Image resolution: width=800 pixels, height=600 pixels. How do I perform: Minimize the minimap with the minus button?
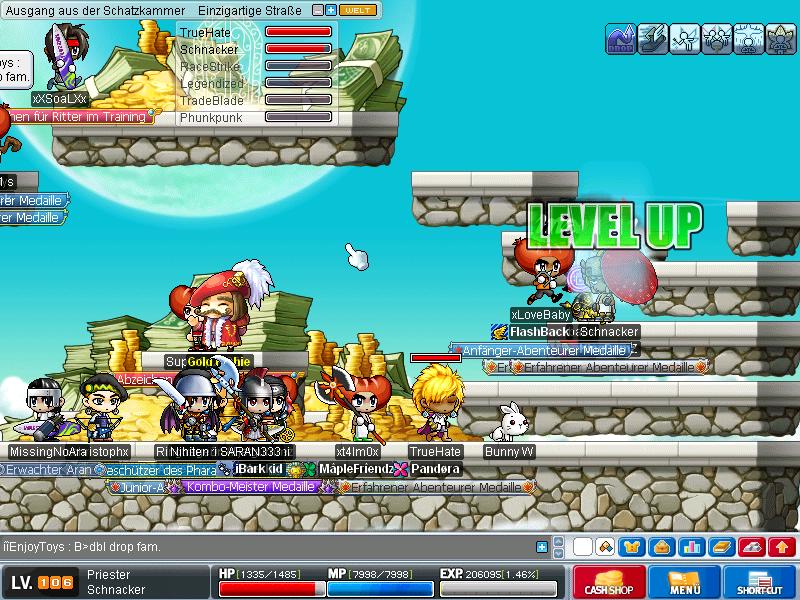coord(318,10)
